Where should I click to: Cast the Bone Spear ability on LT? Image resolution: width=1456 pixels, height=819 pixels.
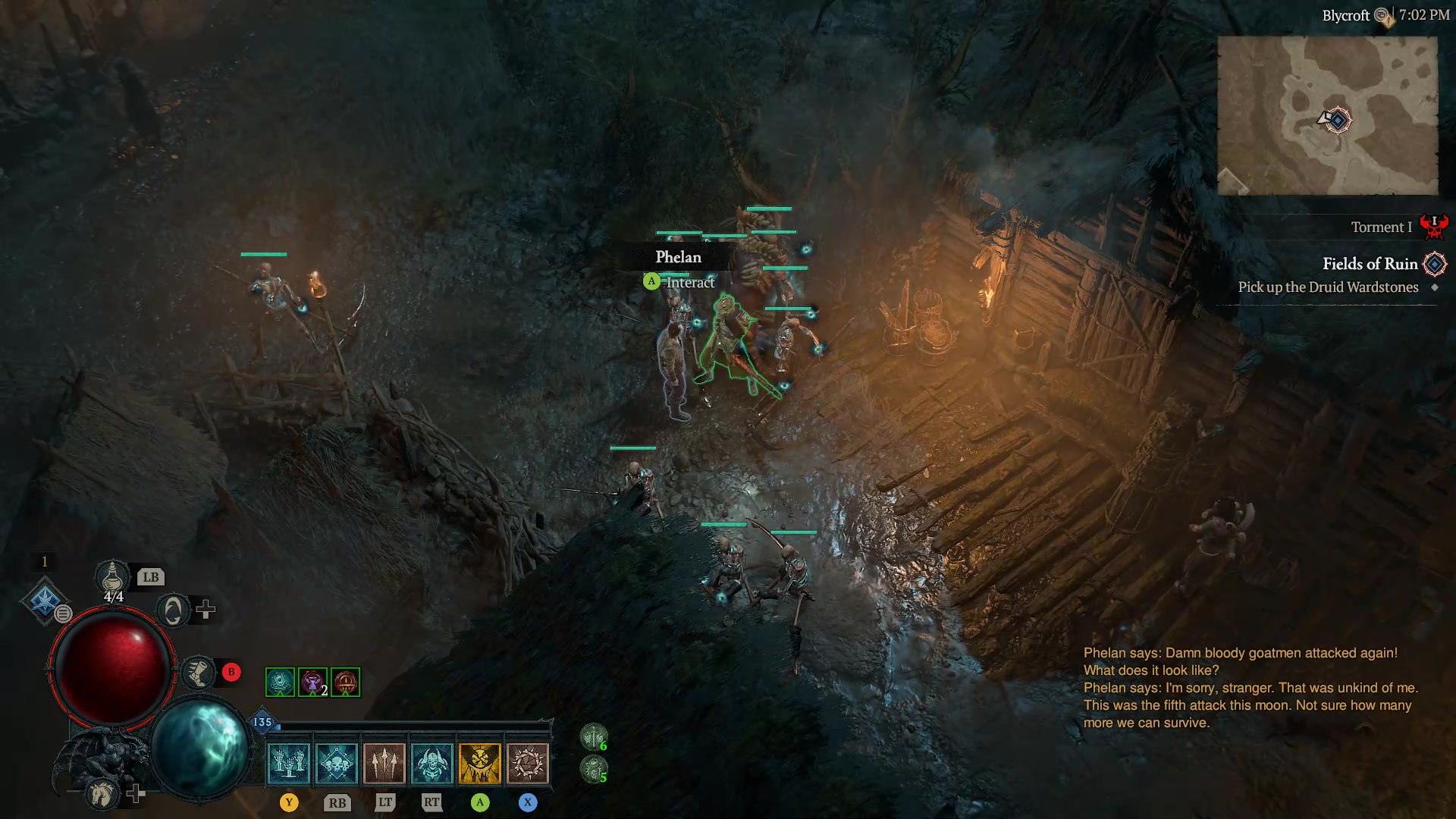click(x=385, y=762)
